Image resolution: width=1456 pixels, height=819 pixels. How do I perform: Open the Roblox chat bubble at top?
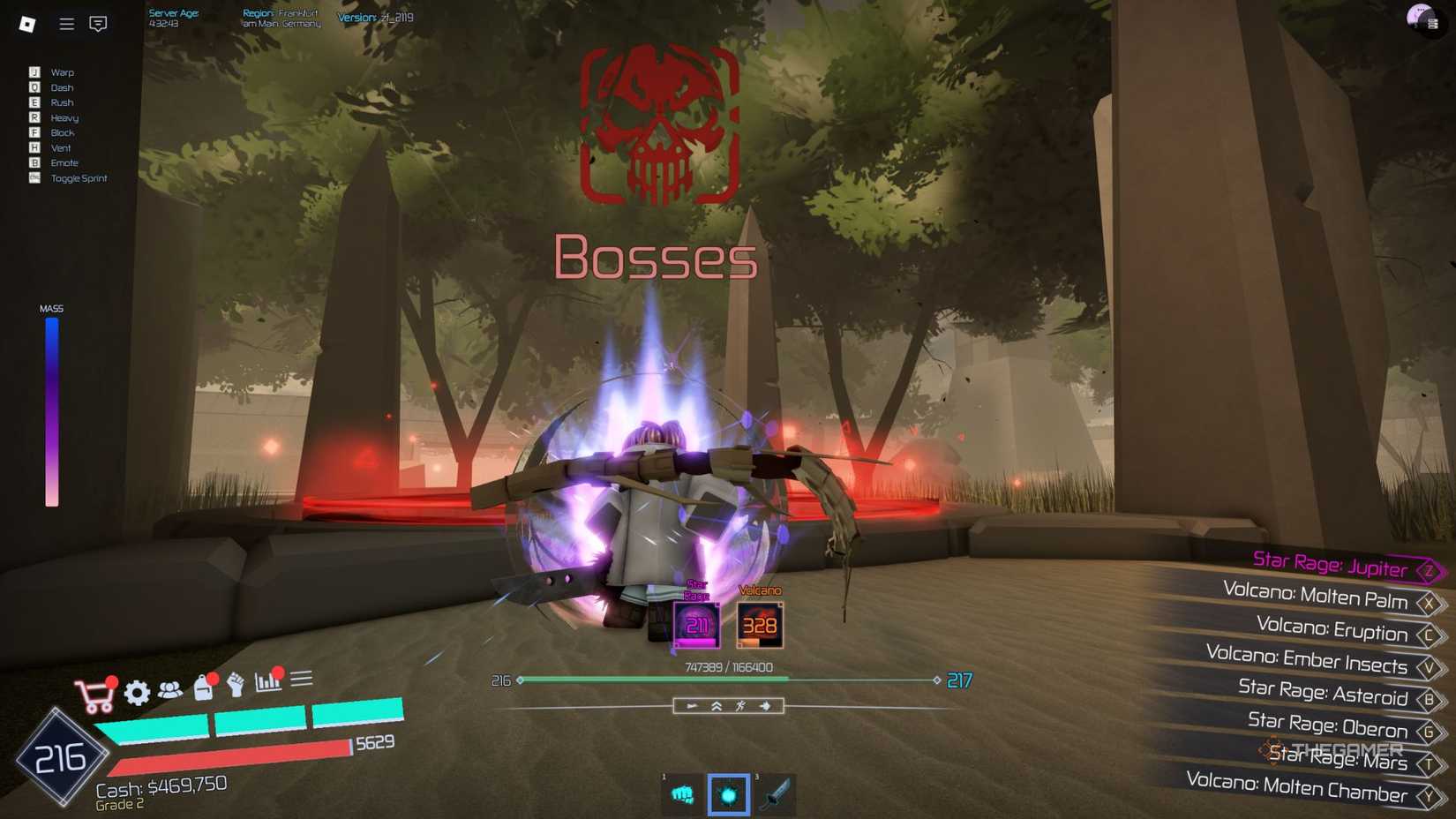[98, 24]
